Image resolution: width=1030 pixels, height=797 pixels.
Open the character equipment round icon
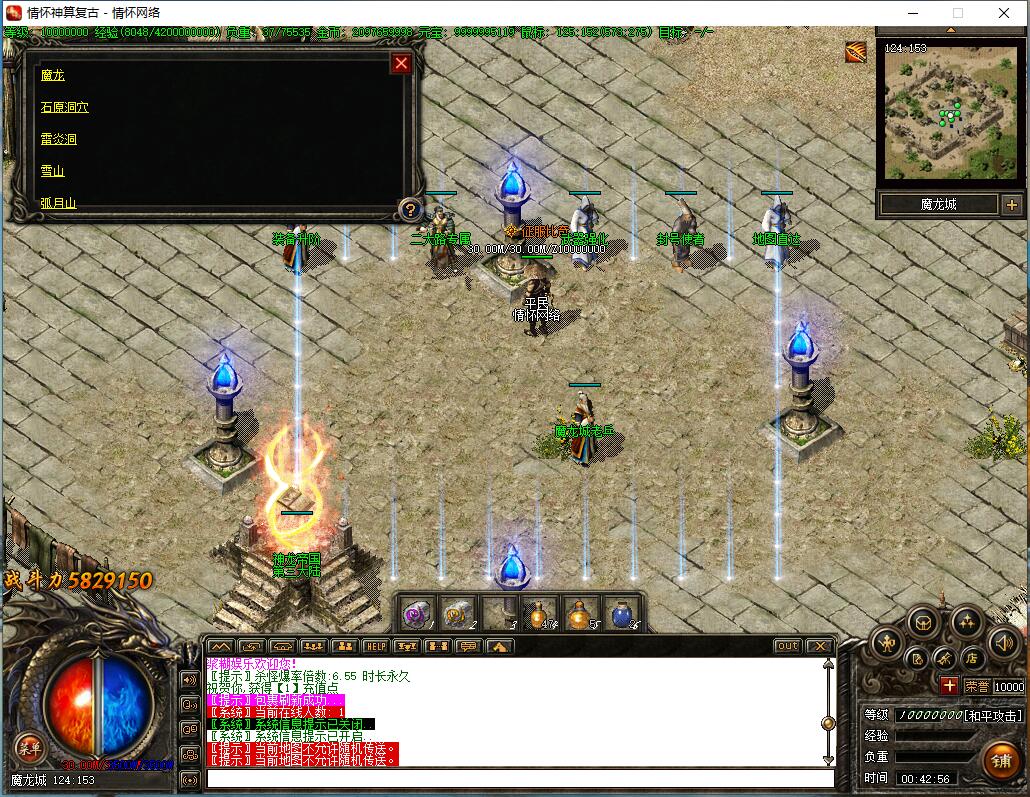pos(887,642)
